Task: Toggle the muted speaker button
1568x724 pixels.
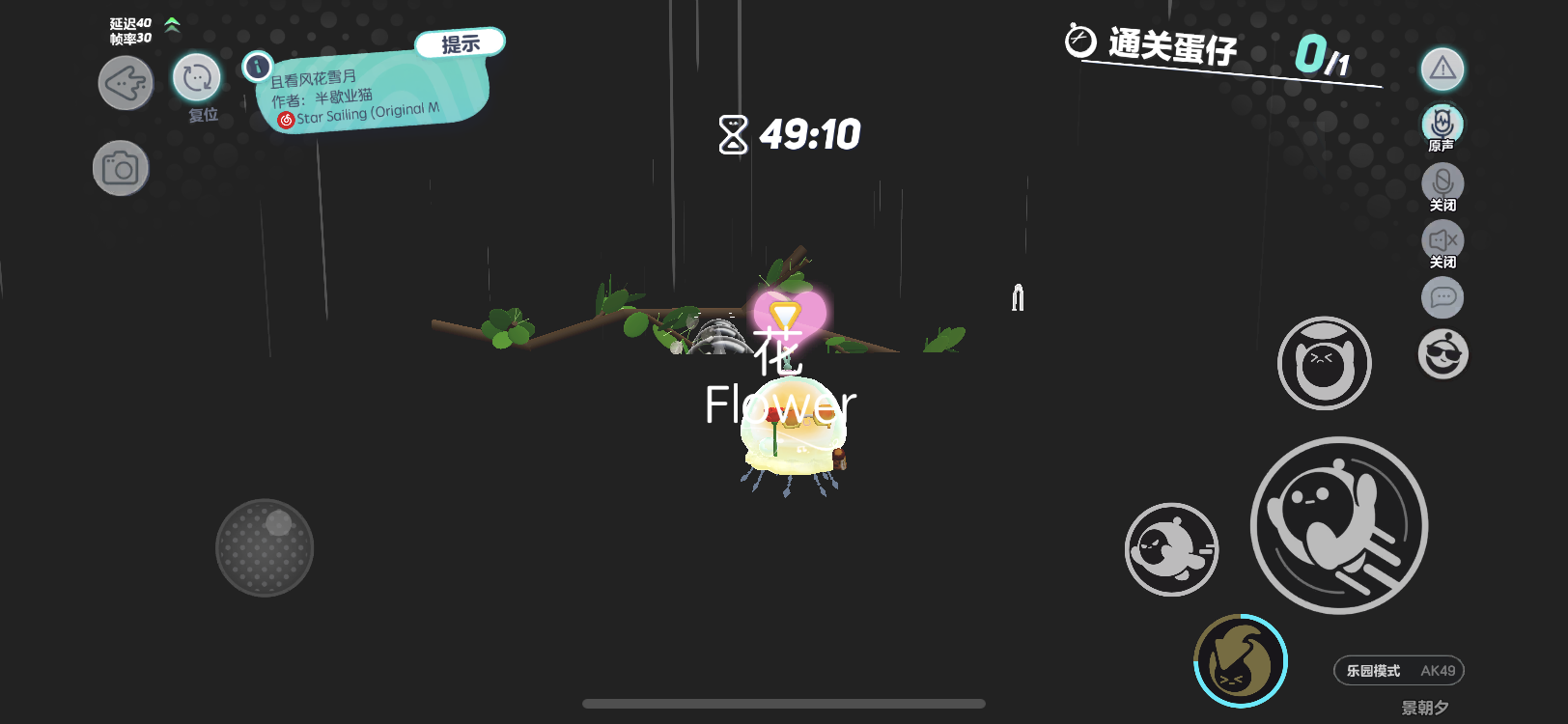Action: [x=1442, y=240]
